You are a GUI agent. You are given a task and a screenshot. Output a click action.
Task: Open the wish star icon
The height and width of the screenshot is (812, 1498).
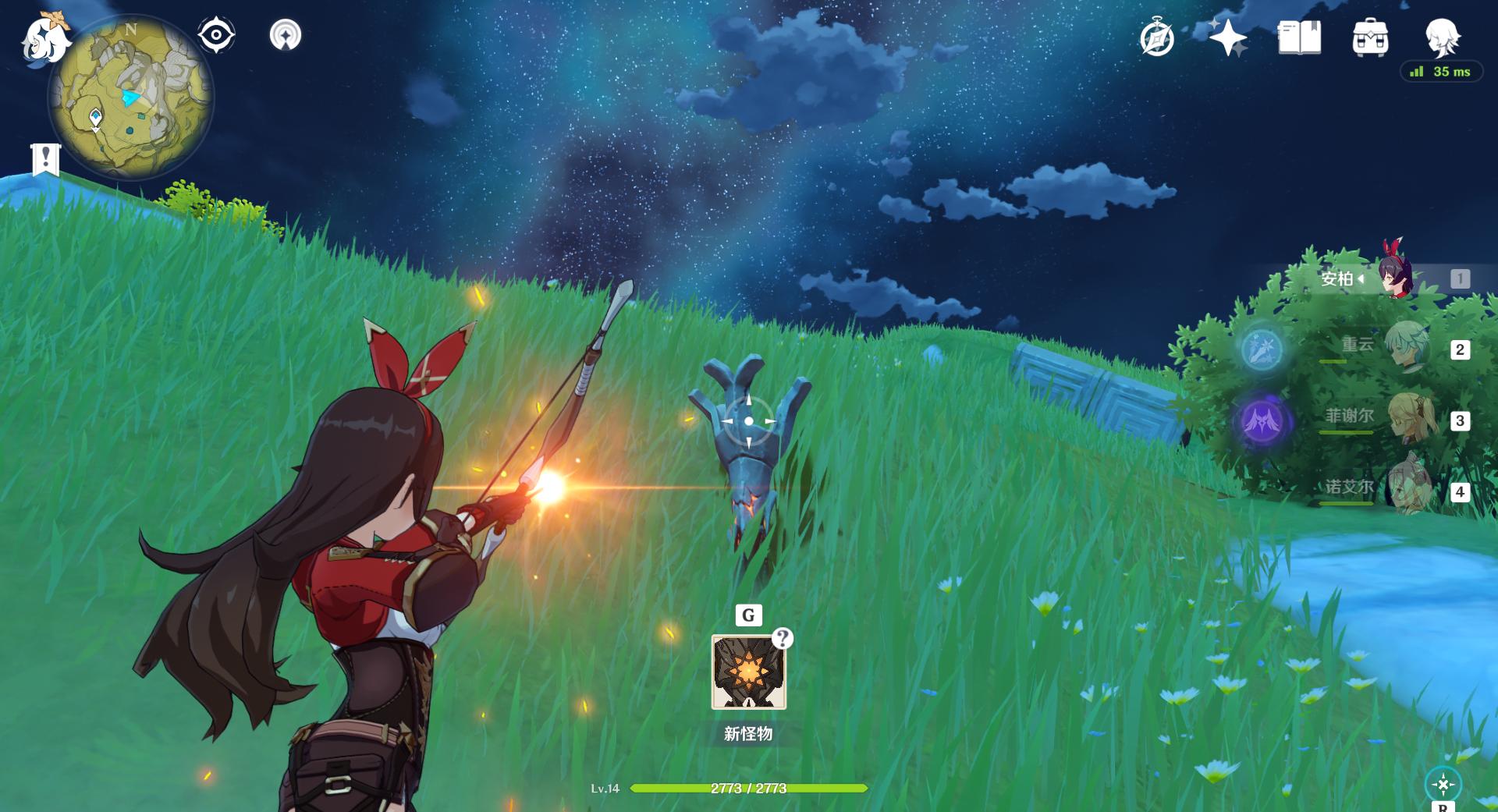[1227, 37]
